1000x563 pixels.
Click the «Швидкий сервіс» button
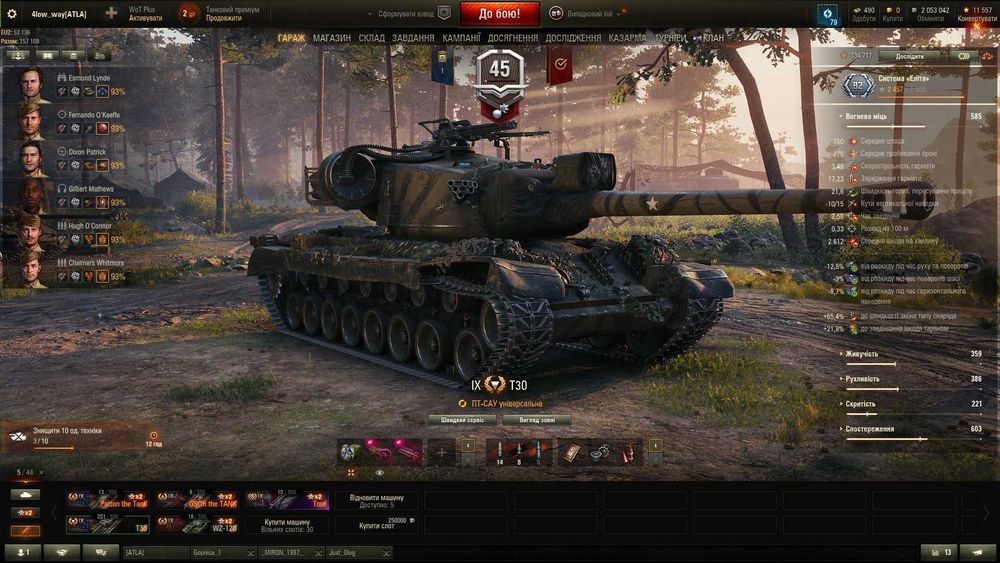[x=462, y=420]
